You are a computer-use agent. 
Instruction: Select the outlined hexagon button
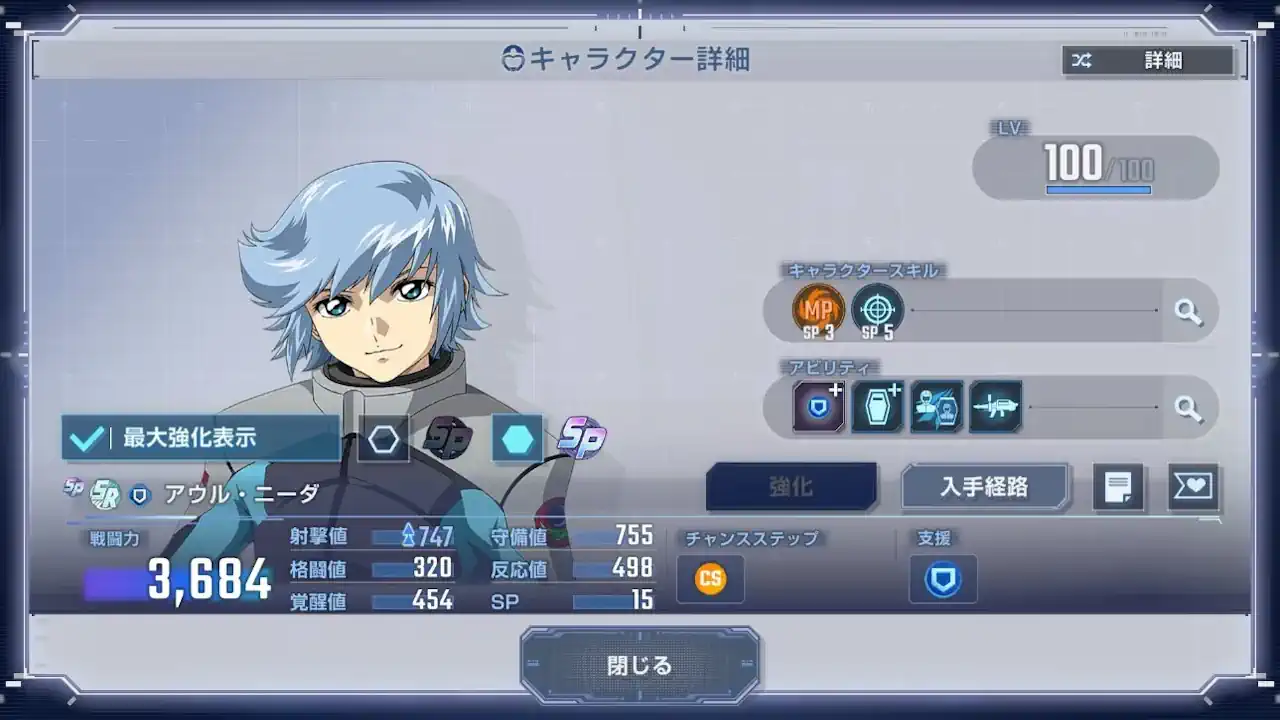click(x=383, y=439)
